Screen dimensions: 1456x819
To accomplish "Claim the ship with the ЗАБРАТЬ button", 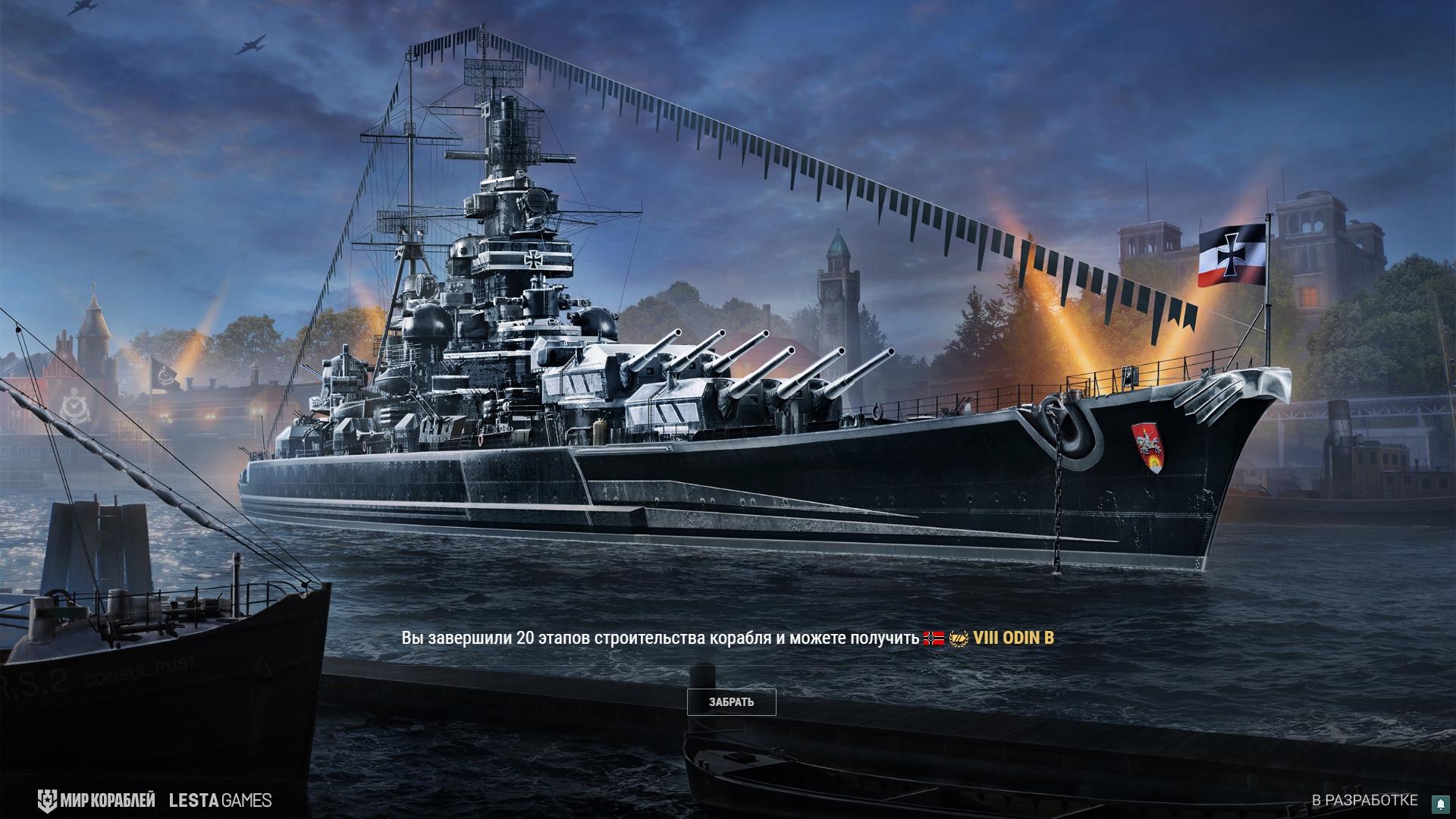I will pos(731,702).
